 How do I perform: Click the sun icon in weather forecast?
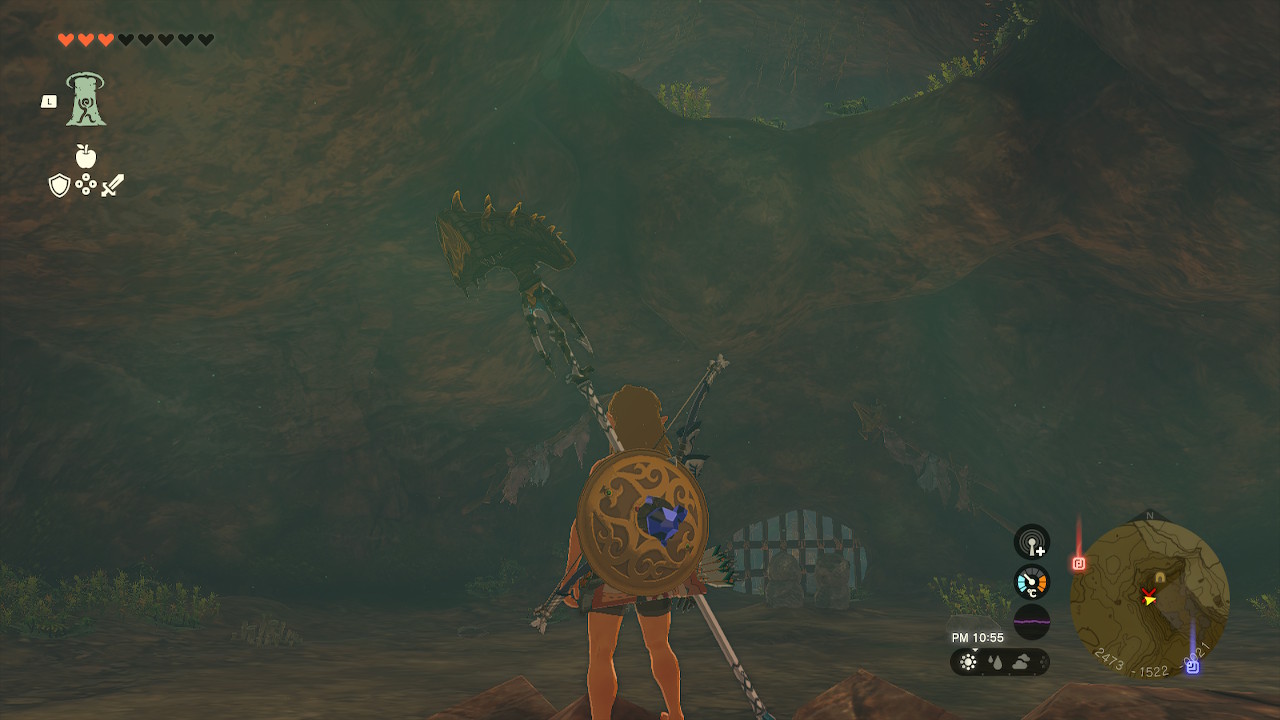pos(968,662)
